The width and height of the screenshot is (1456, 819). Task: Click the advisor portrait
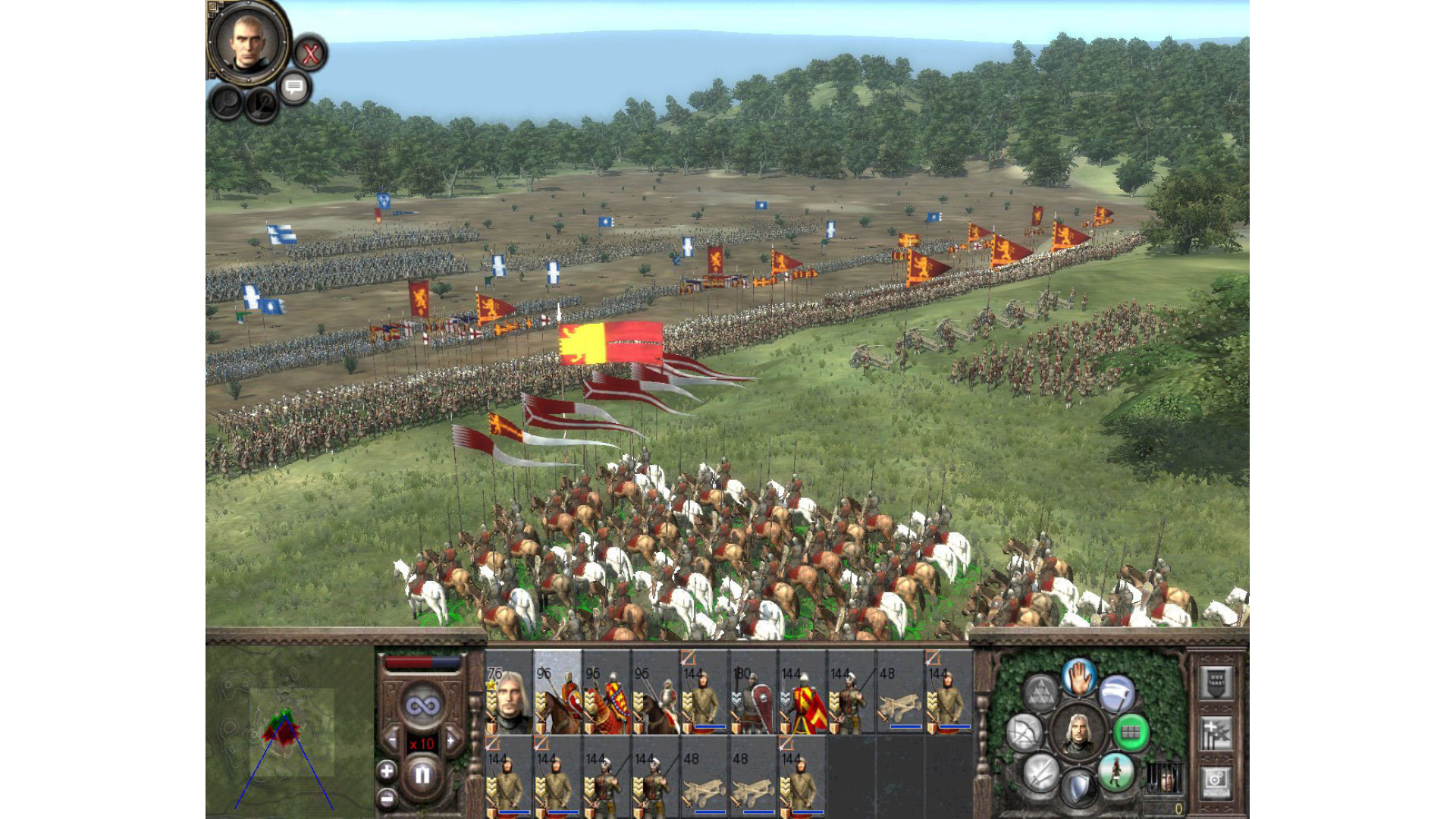click(248, 41)
